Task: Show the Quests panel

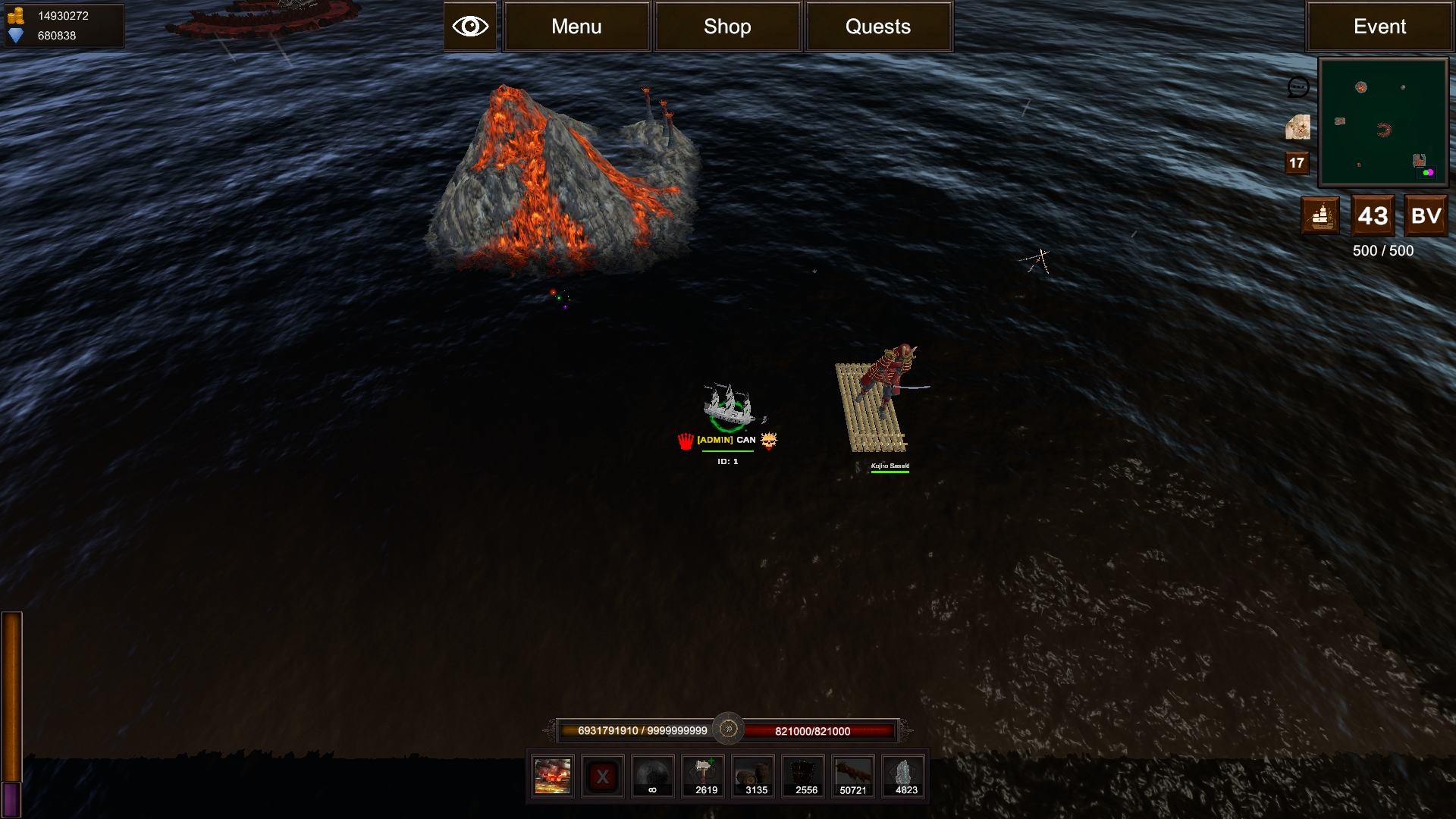Action: 878,27
